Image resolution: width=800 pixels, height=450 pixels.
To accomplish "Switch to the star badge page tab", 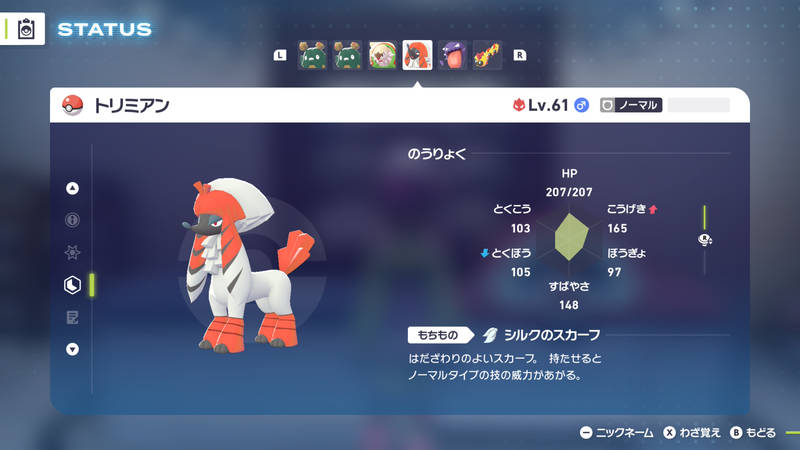I will [72, 253].
